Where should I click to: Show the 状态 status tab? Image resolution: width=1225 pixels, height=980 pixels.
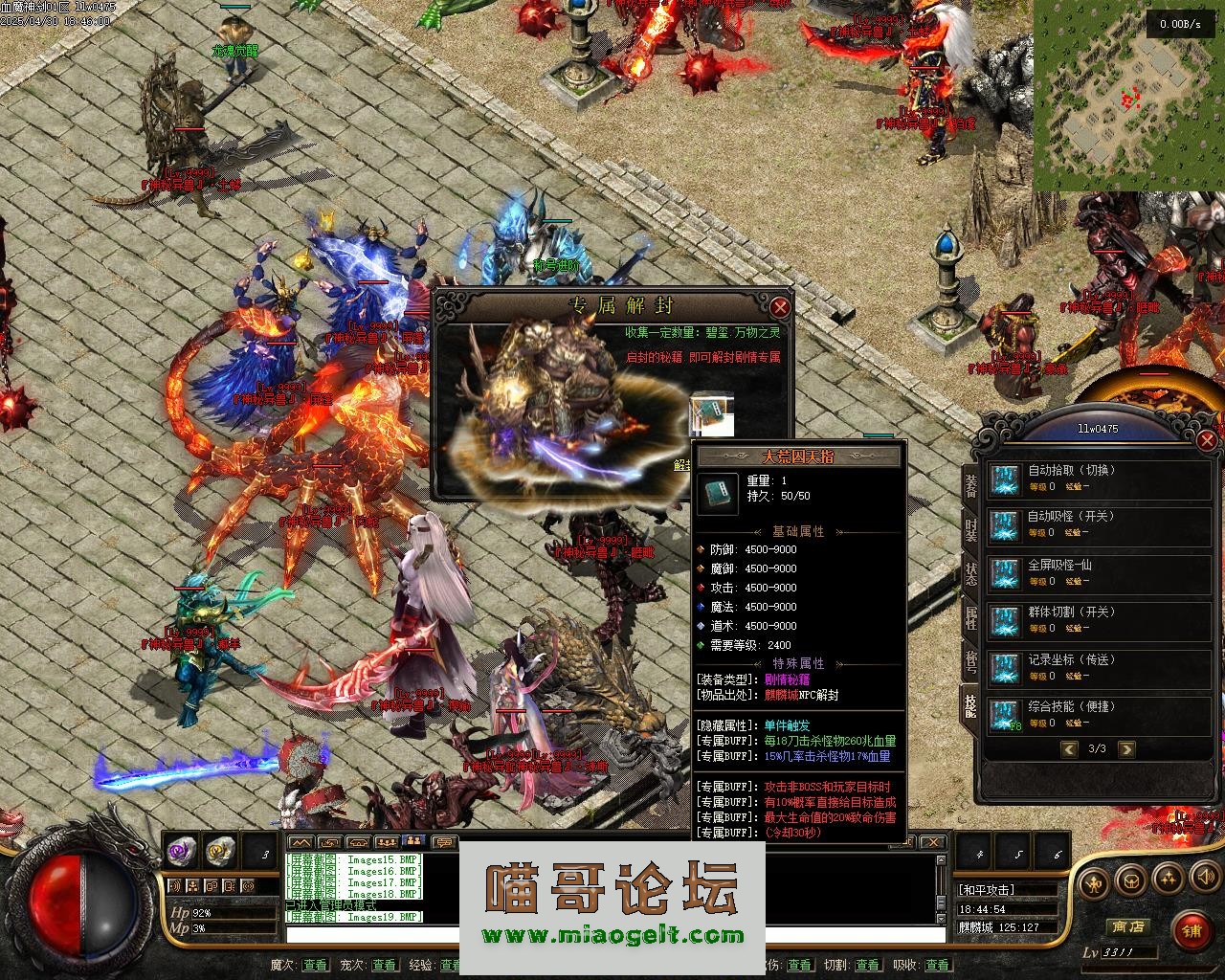[x=970, y=574]
